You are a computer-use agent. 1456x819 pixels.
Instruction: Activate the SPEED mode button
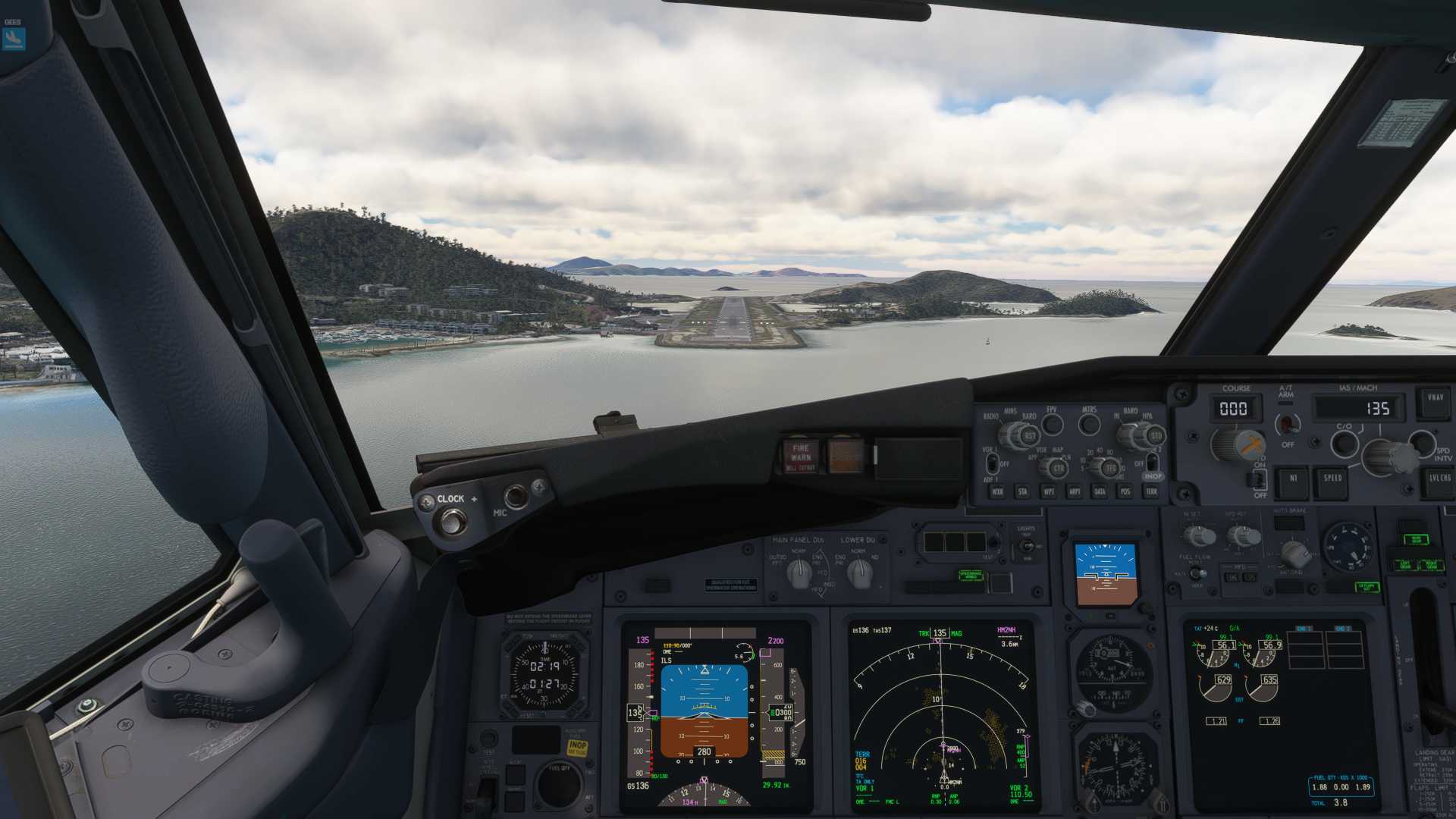pyautogui.click(x=1332, y=480)
